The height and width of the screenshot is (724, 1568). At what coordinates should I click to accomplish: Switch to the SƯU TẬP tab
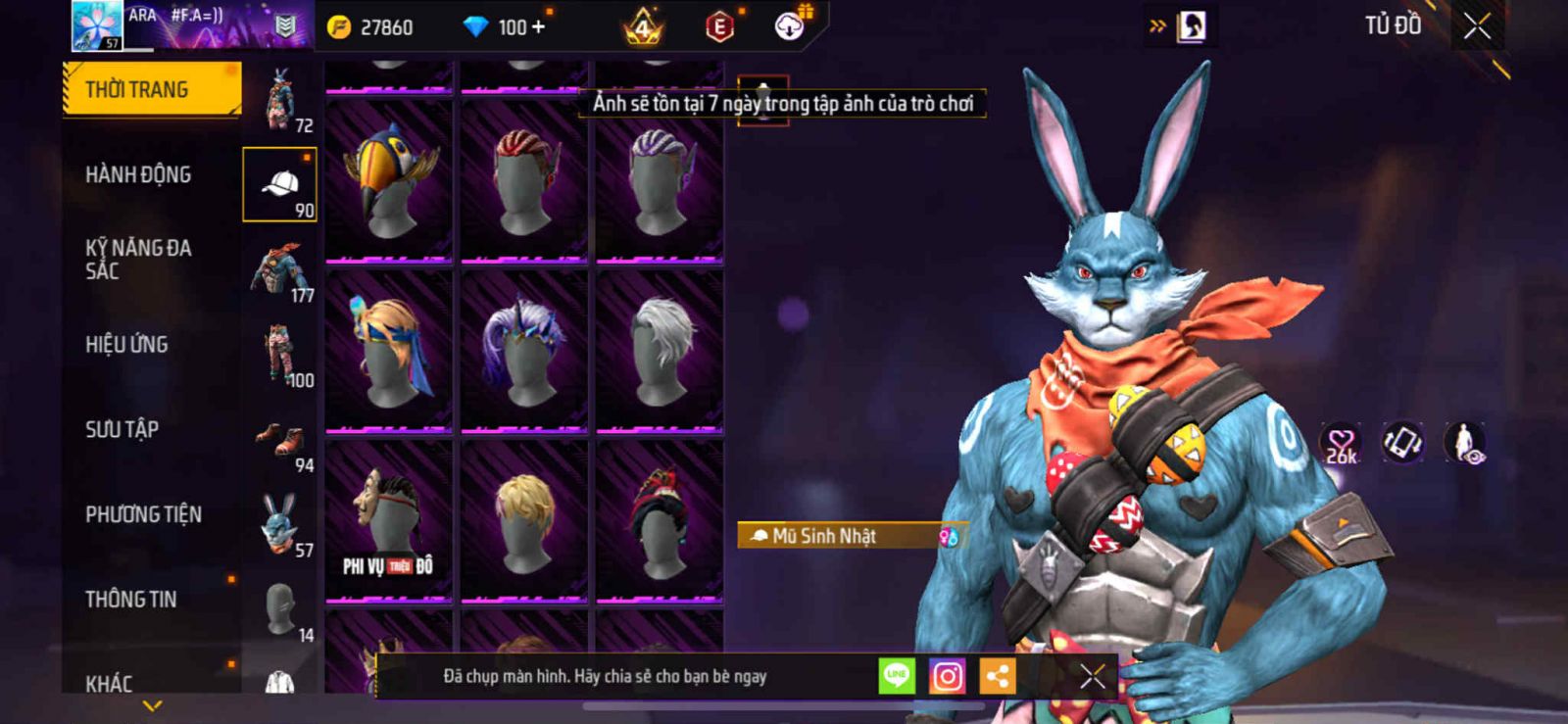point(122,429)
